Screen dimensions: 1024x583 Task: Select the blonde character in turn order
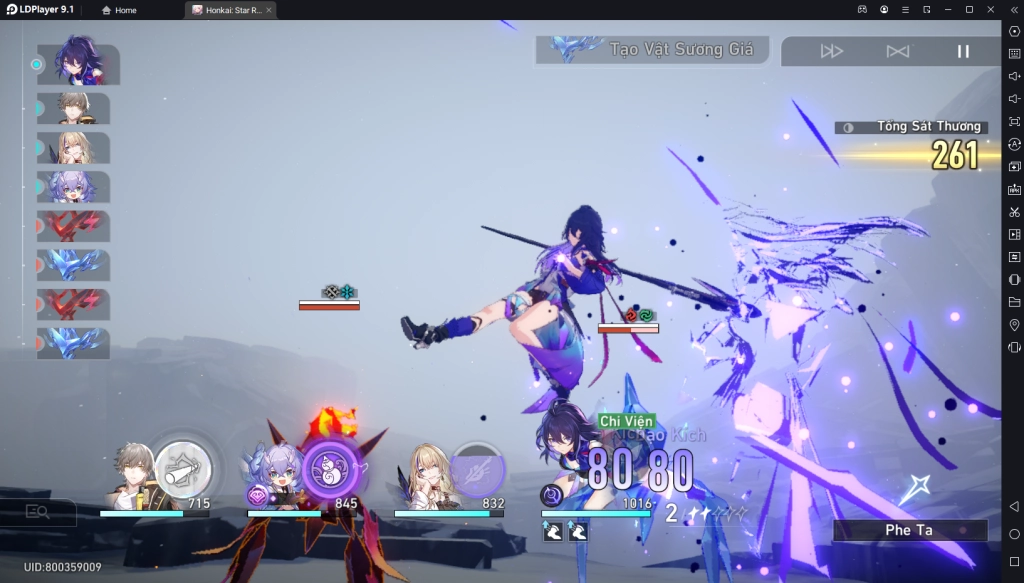point(75,147)
